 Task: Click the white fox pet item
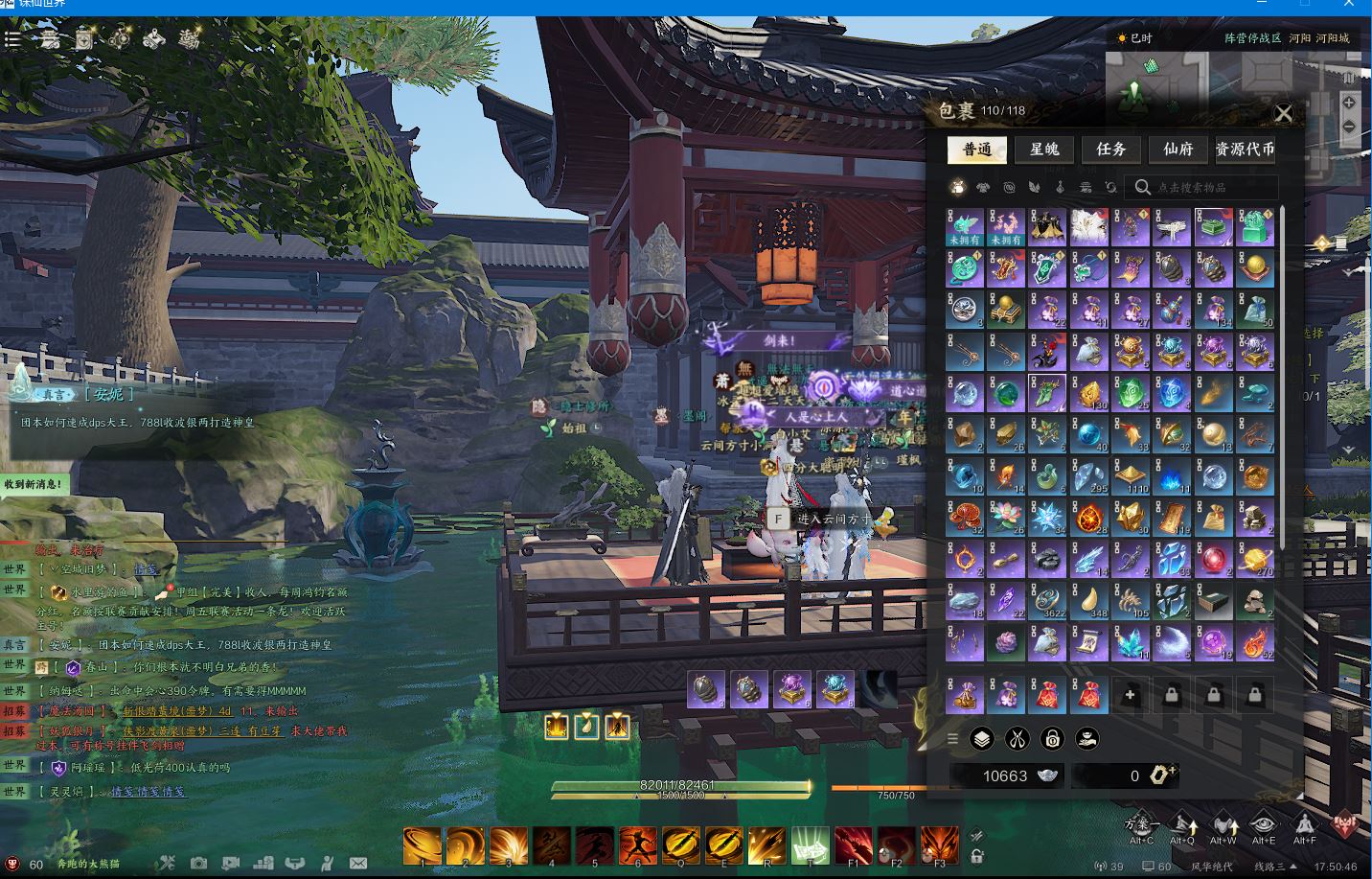1089,227
